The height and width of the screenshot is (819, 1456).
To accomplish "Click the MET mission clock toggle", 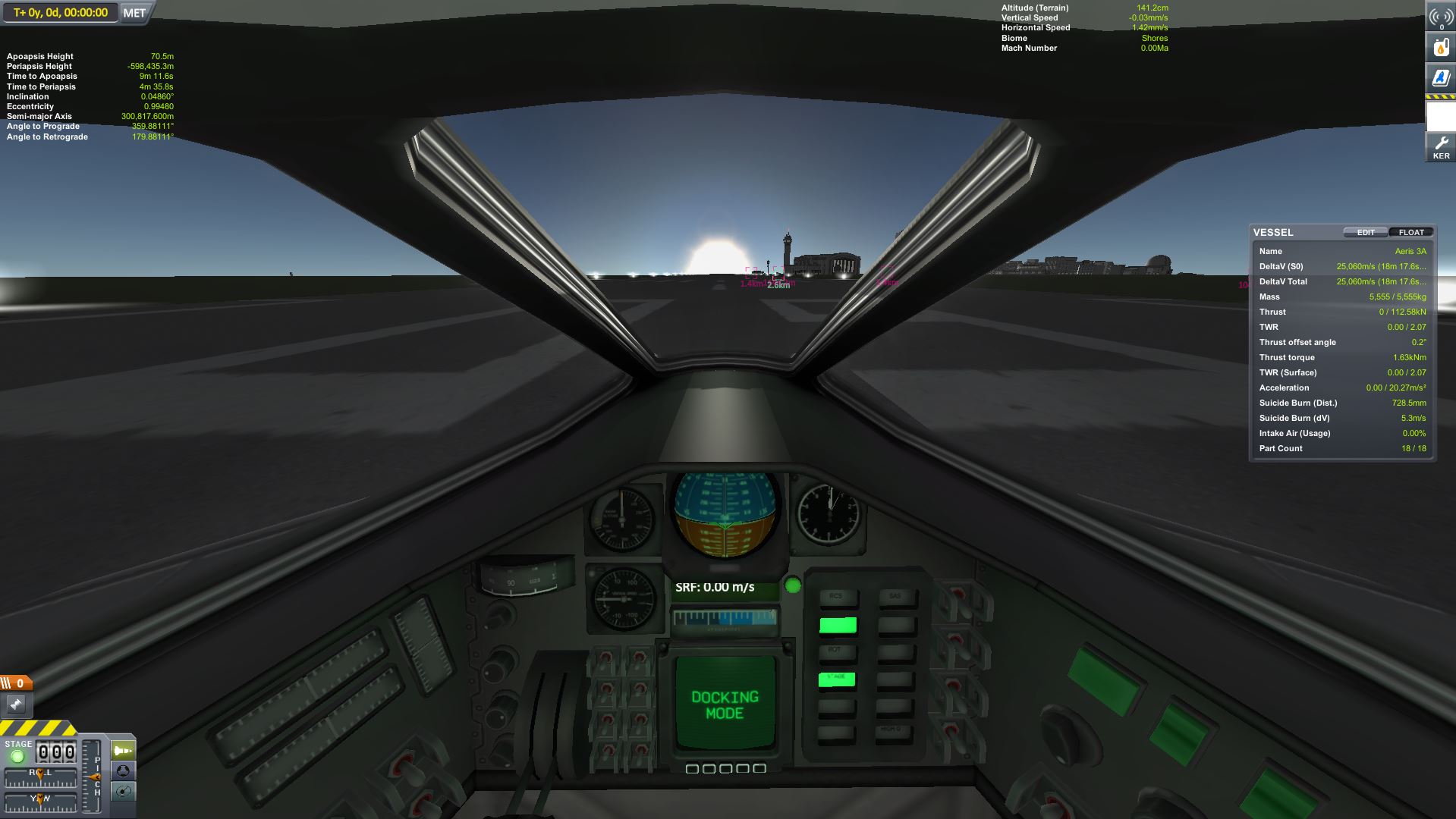I will click(x=134, y=13).
